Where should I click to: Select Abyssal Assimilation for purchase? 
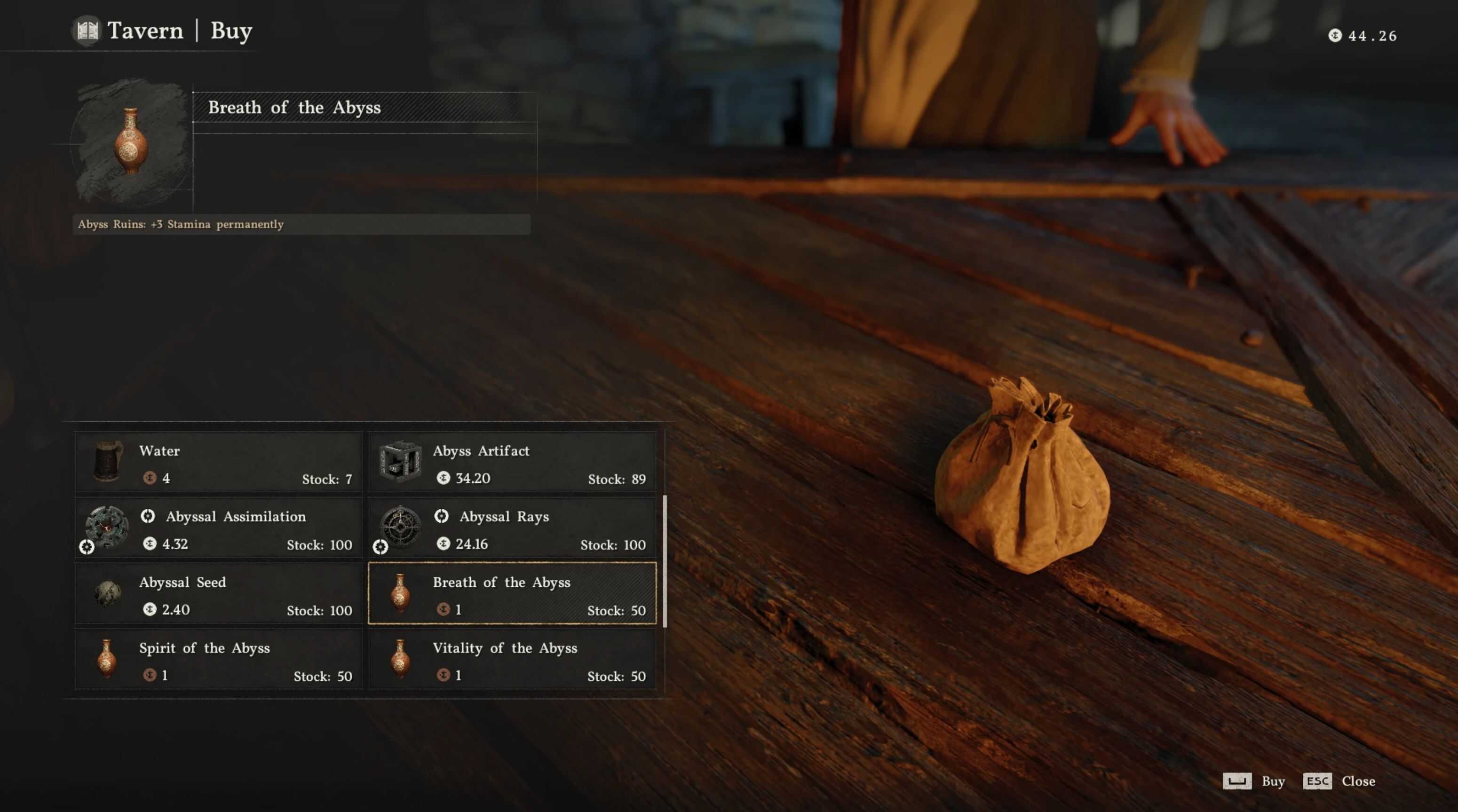(219, 528)
